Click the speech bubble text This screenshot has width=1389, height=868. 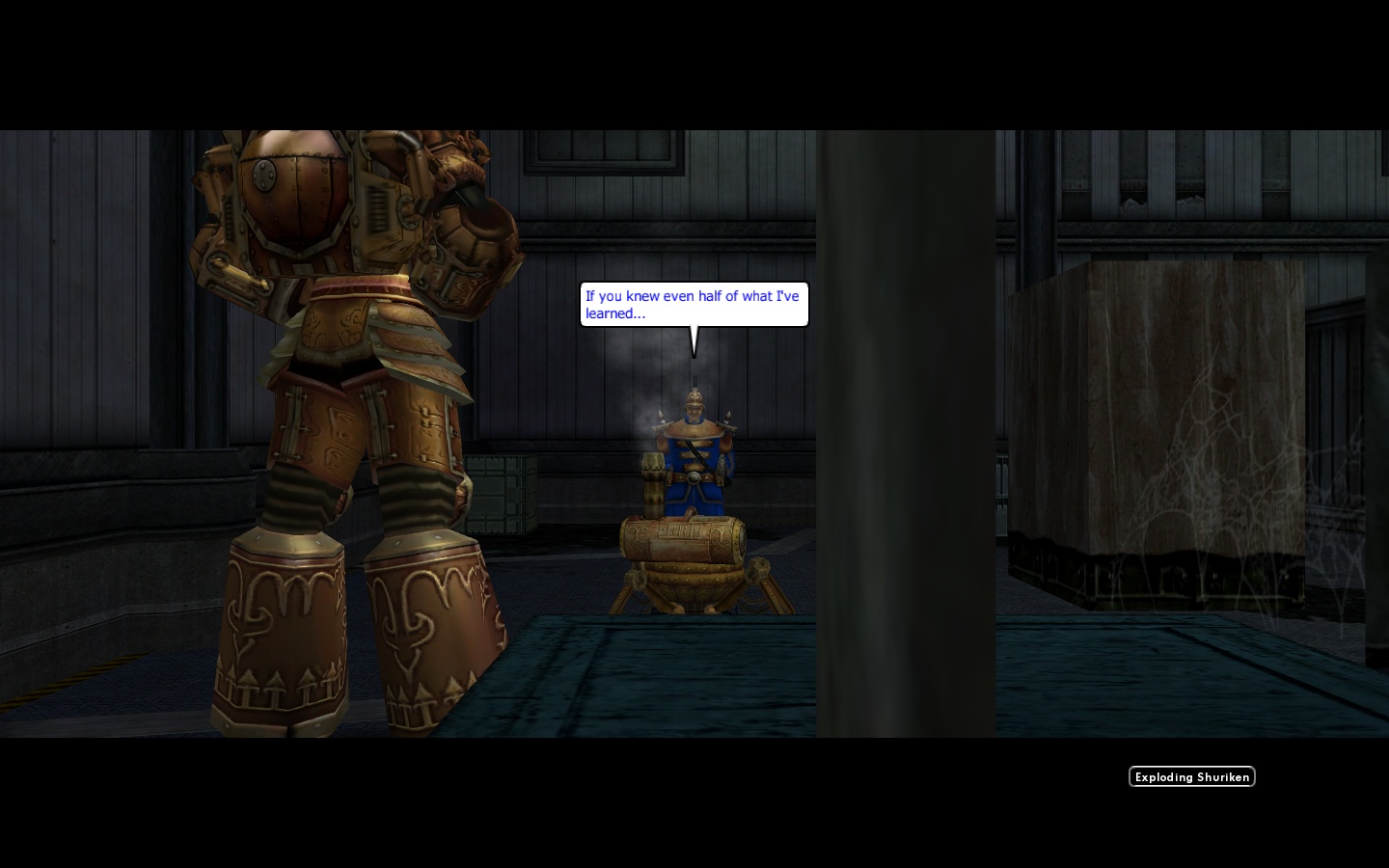693,304
